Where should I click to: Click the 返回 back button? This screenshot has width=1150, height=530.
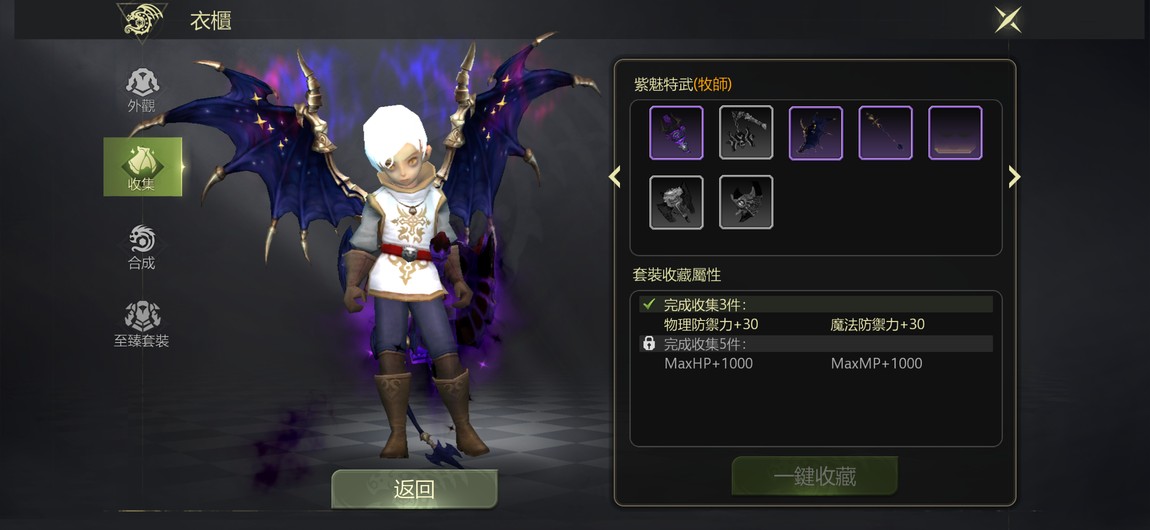tap(414, 489)
